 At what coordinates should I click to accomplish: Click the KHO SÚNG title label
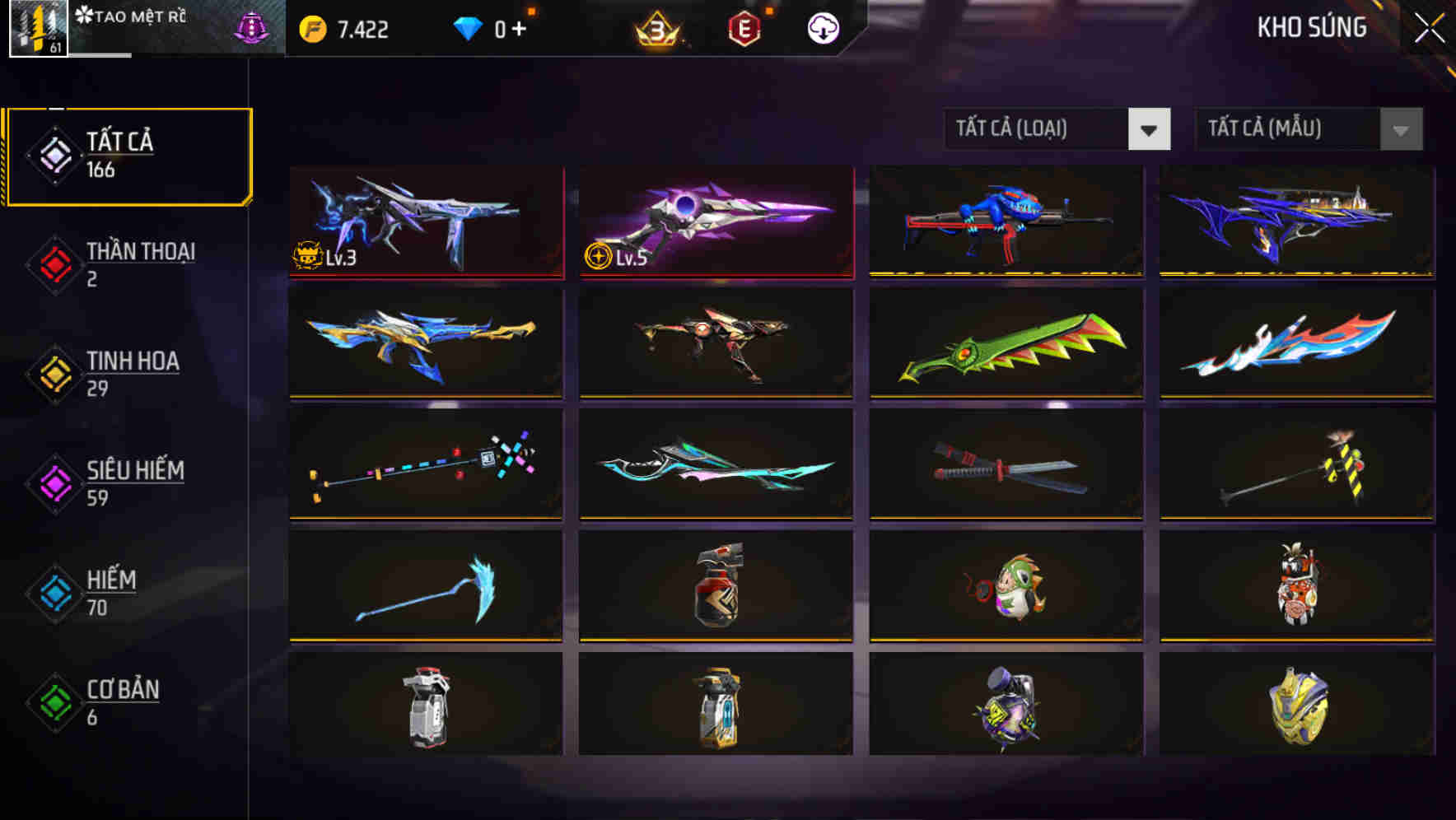click(x=1312, y=28)
